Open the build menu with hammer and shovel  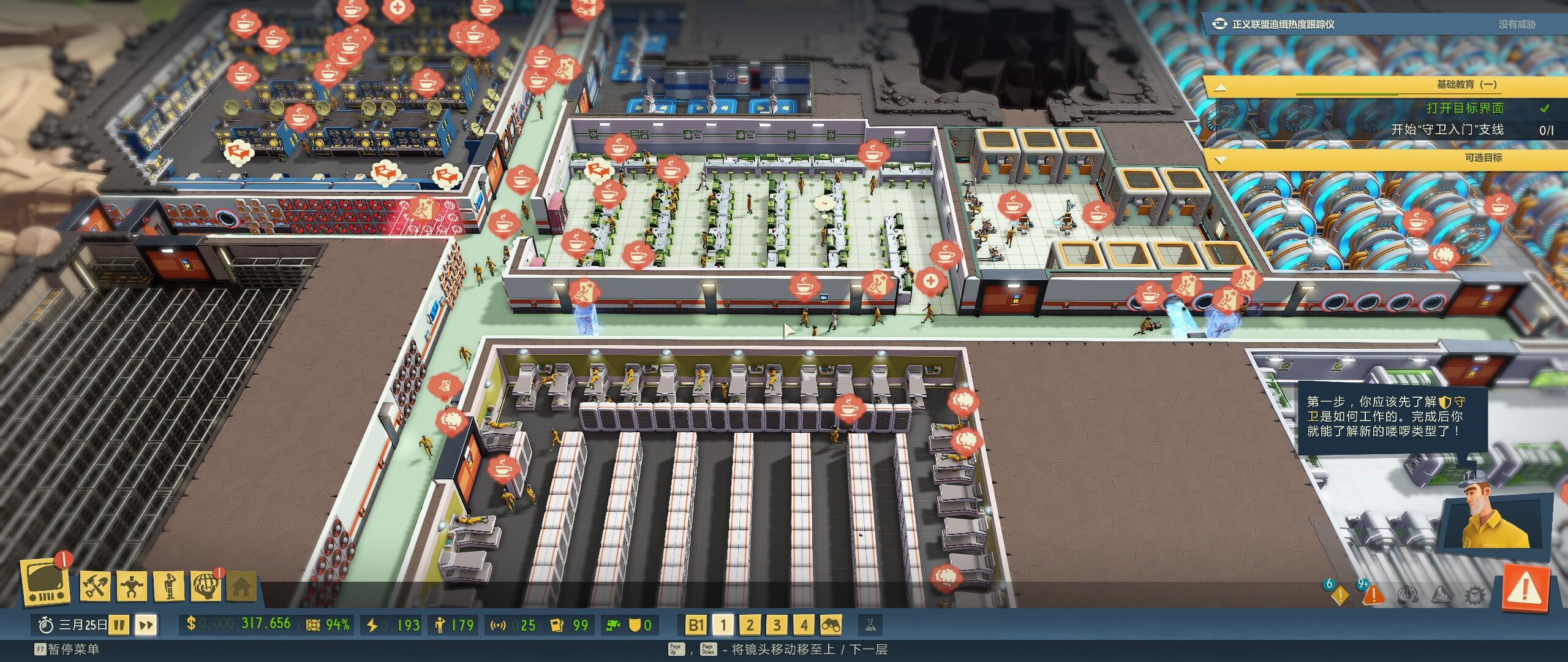pyautogui.click(x=96, y=586)
